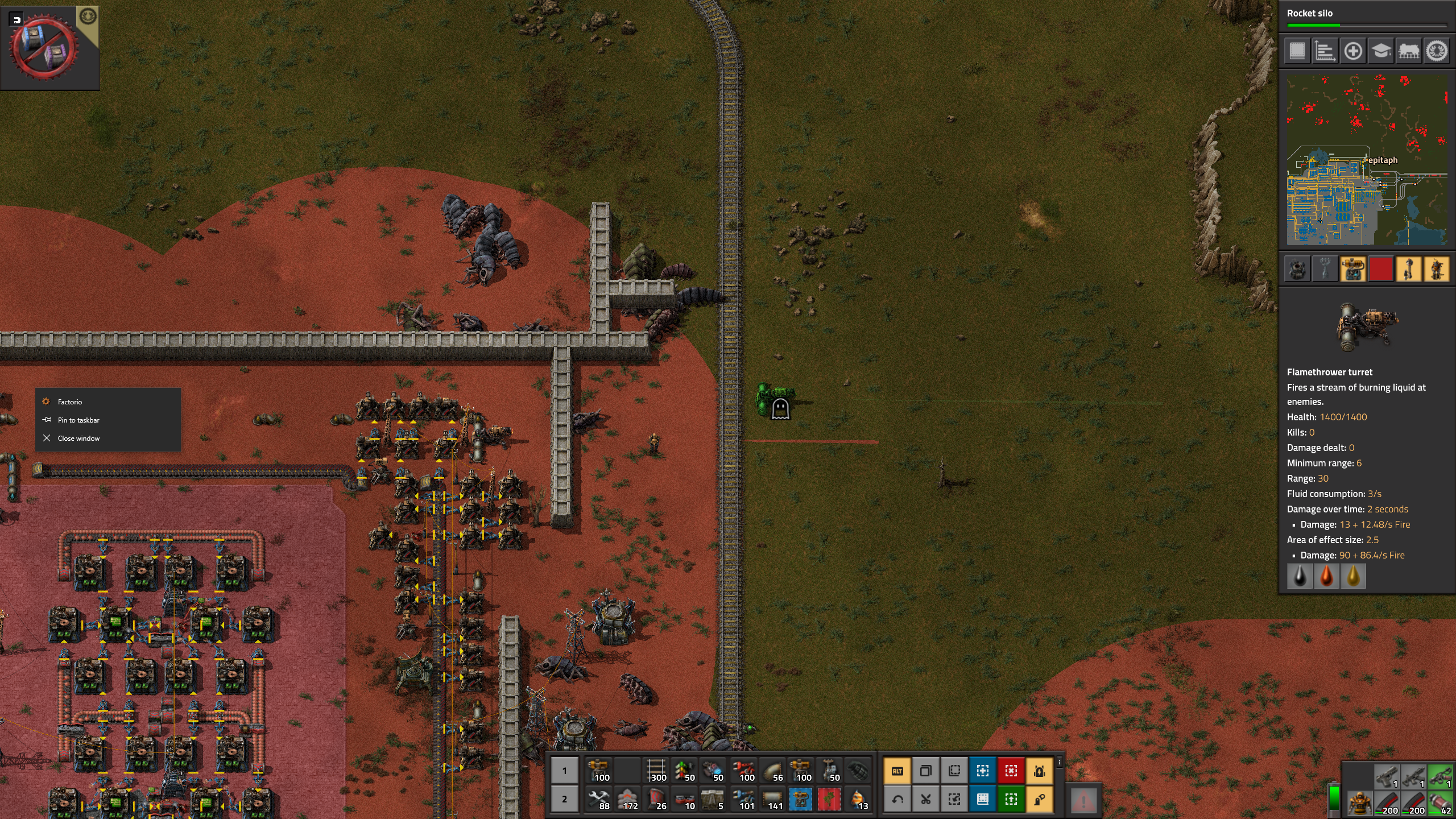Choose Pin to taskbar

tap(78, 420)
